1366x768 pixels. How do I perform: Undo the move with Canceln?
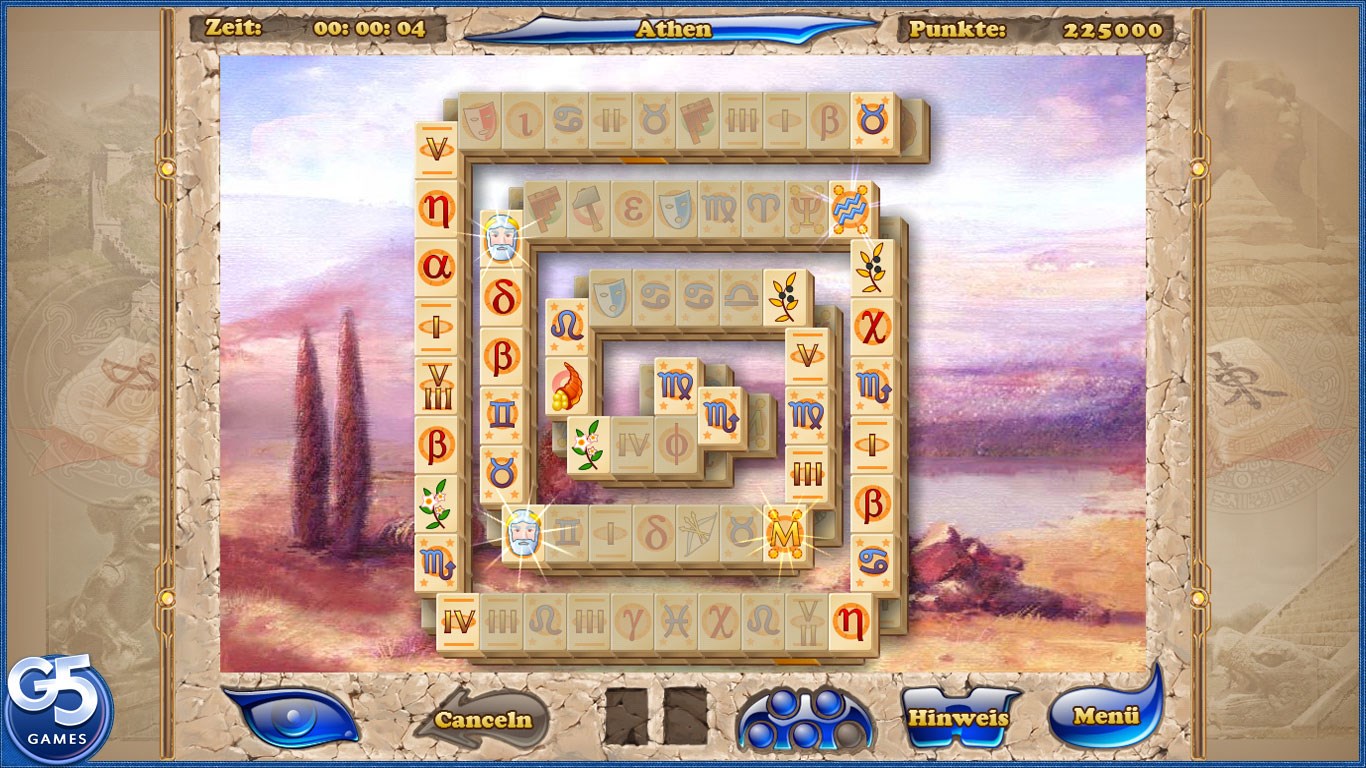click(x=483, y=719)
